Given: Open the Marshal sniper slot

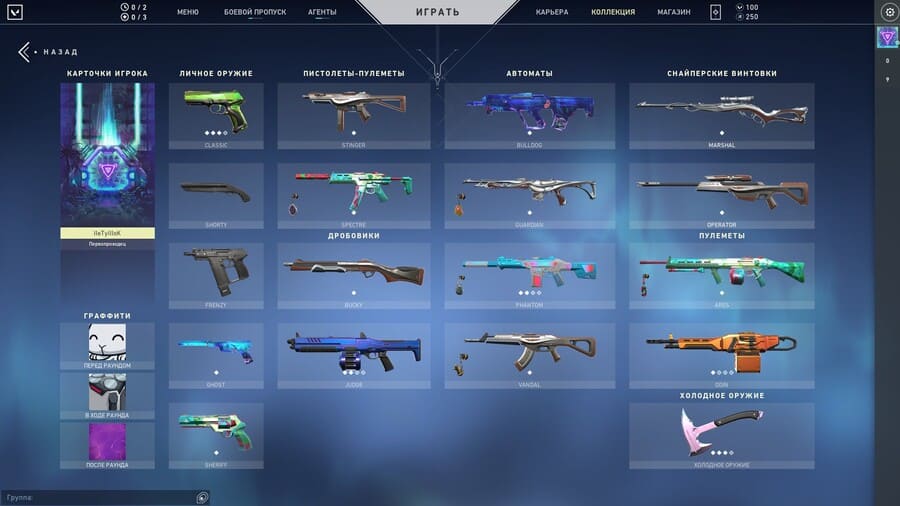Looking at the screenshot, I should point(721,115).
